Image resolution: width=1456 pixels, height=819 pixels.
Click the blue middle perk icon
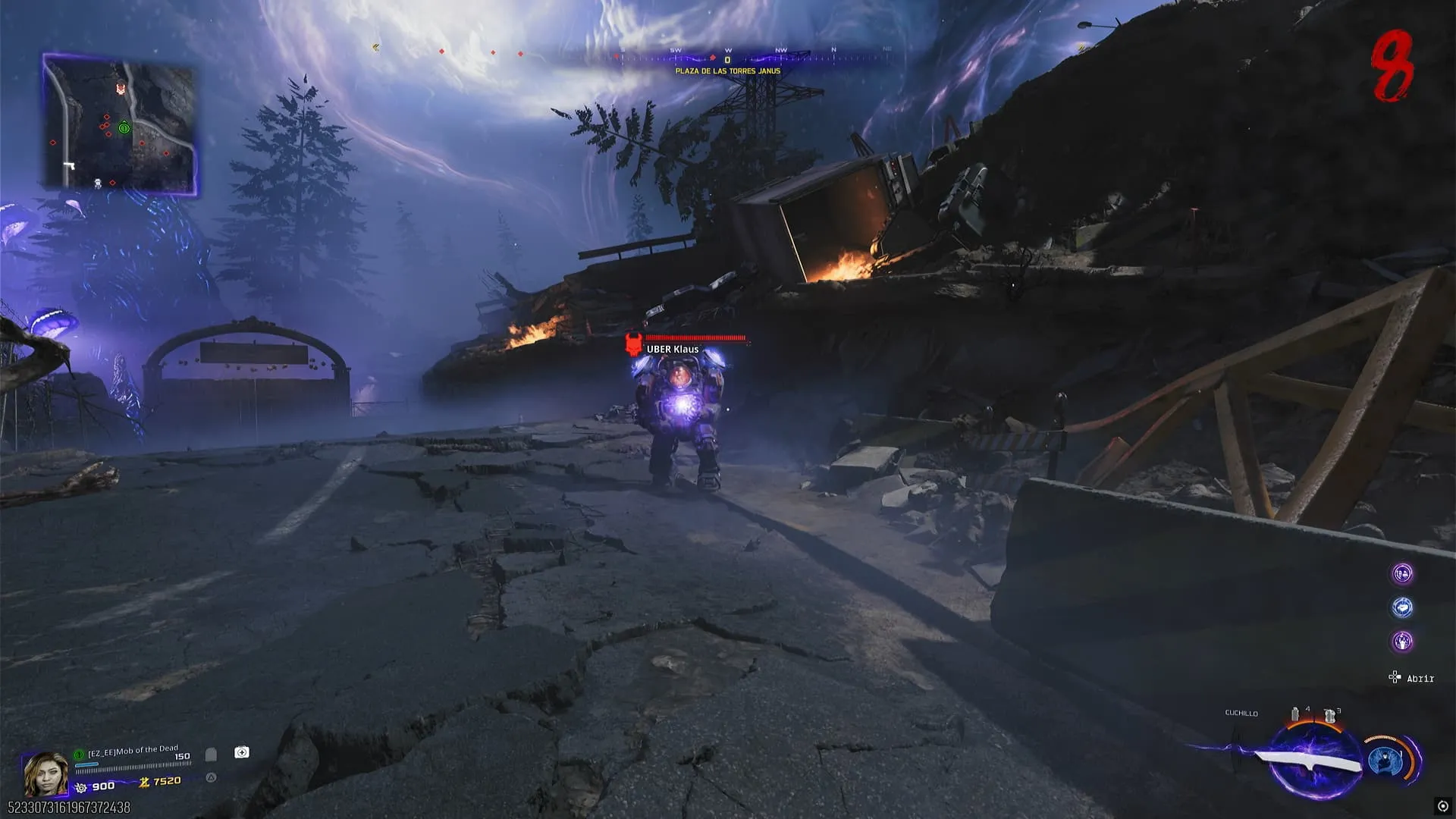pyautogui.click(x=1402, y=607)
